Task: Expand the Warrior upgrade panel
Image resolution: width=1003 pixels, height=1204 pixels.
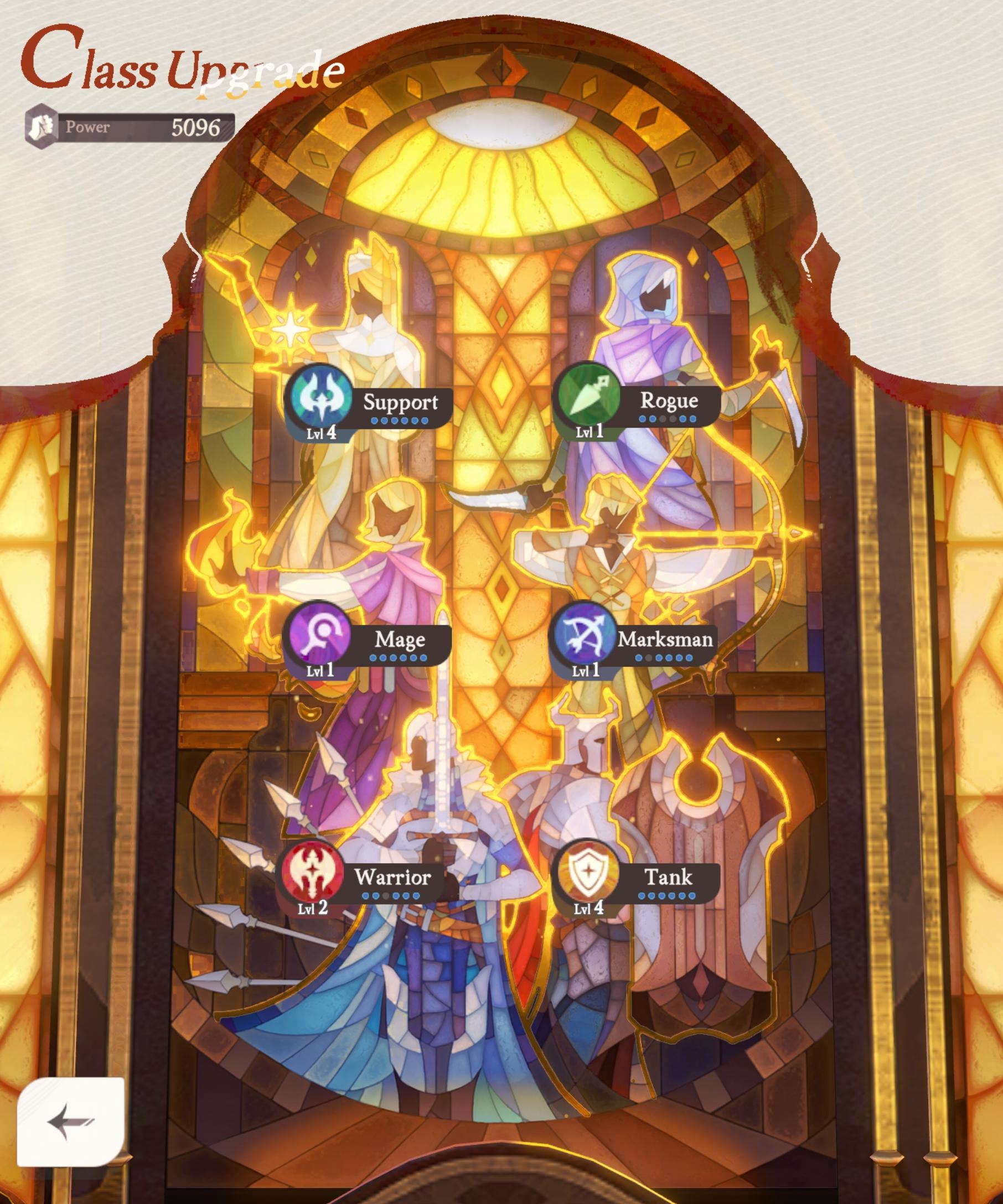Action: [x=394, y=877]
